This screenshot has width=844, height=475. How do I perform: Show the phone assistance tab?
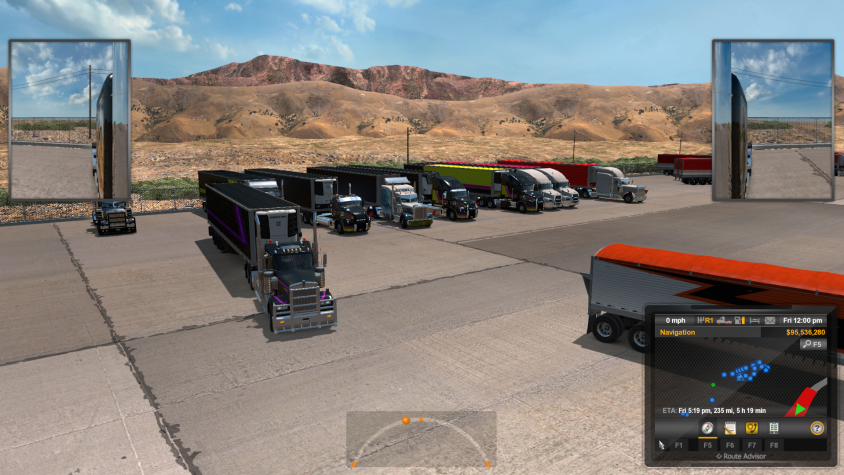pyautogui.click(x=752, y=428)
